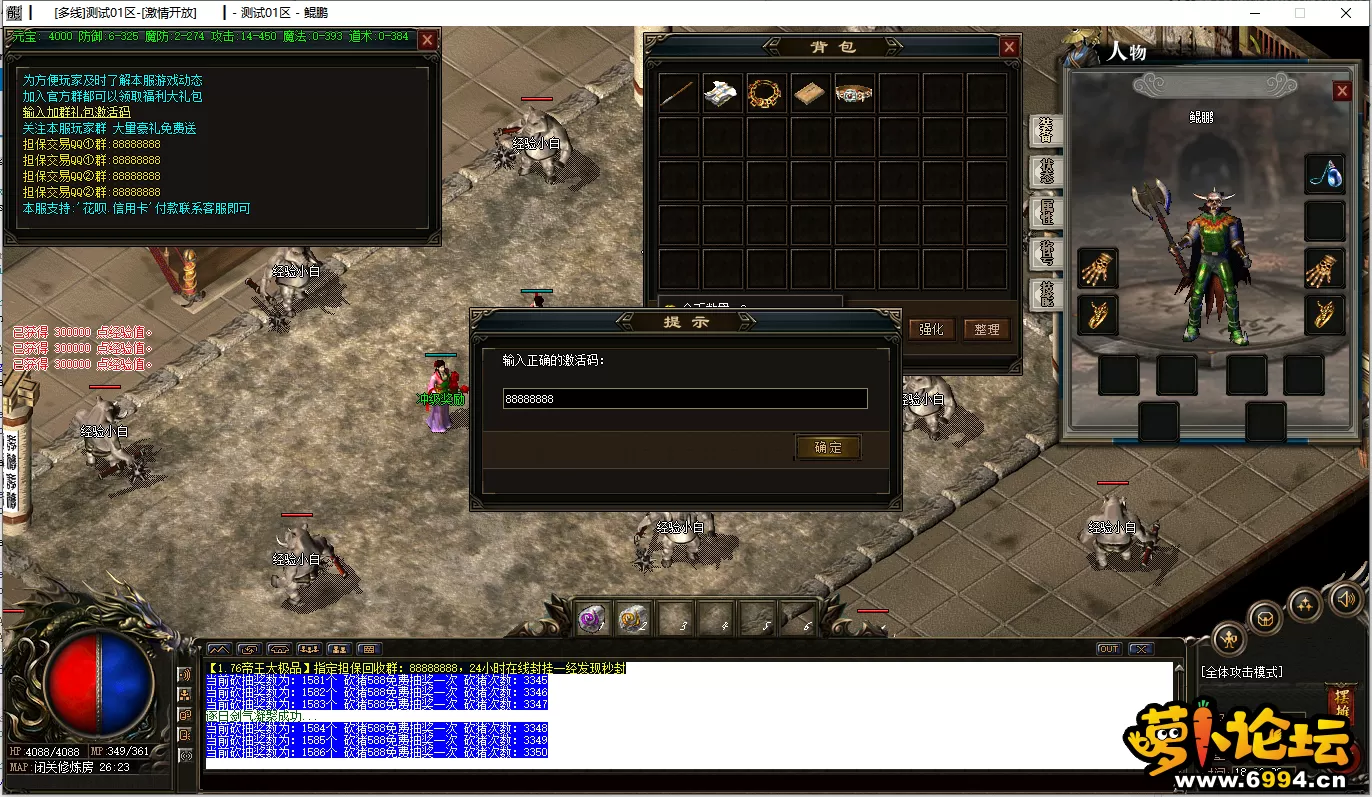Select the blue potion charm equipment slot
Viewport: 1372px width, 797px height.
coord(1325,174)
